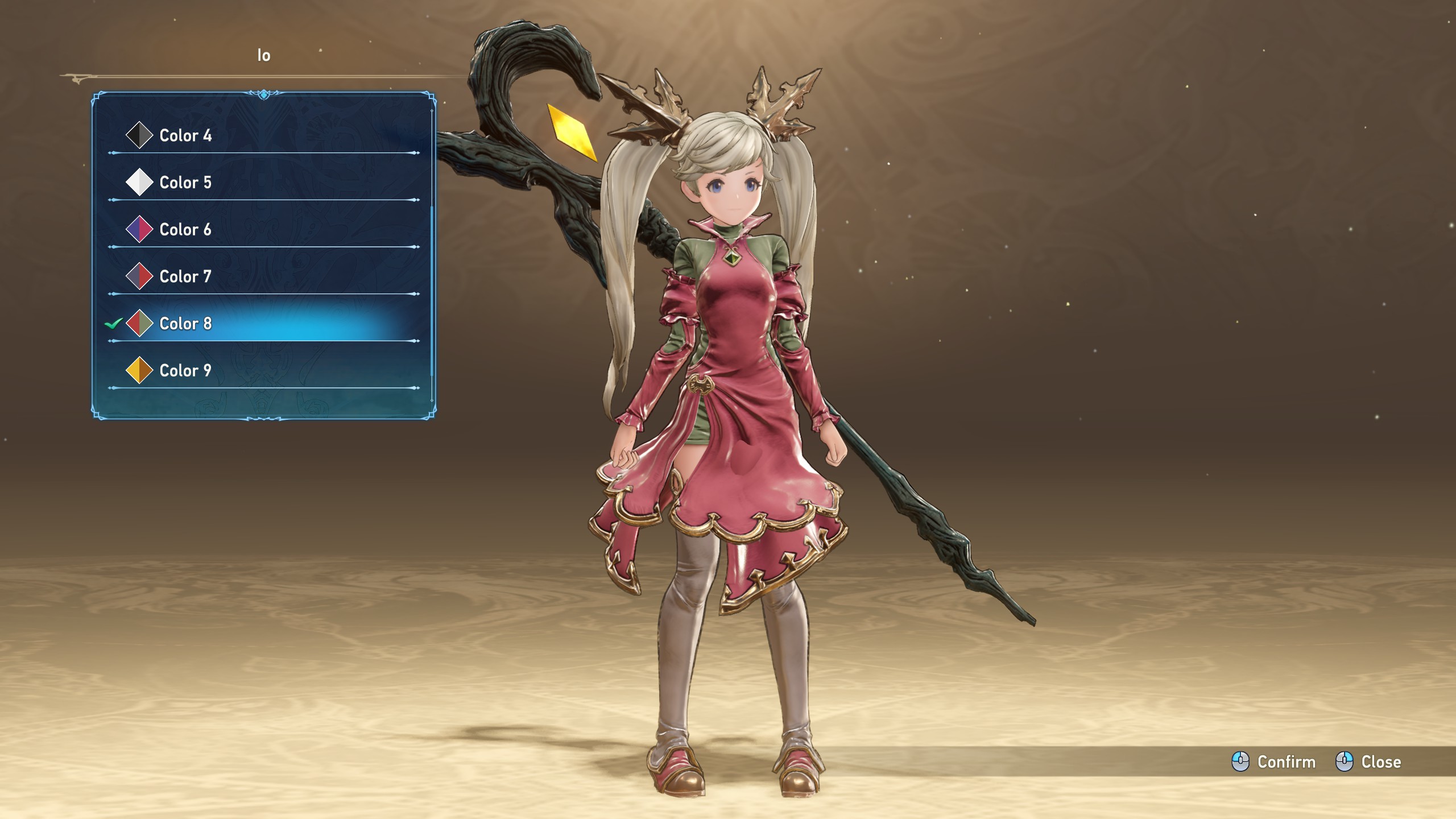
Task: Apply Color 7 from the list
Action: pyautogui.click(x=185, y=276)
